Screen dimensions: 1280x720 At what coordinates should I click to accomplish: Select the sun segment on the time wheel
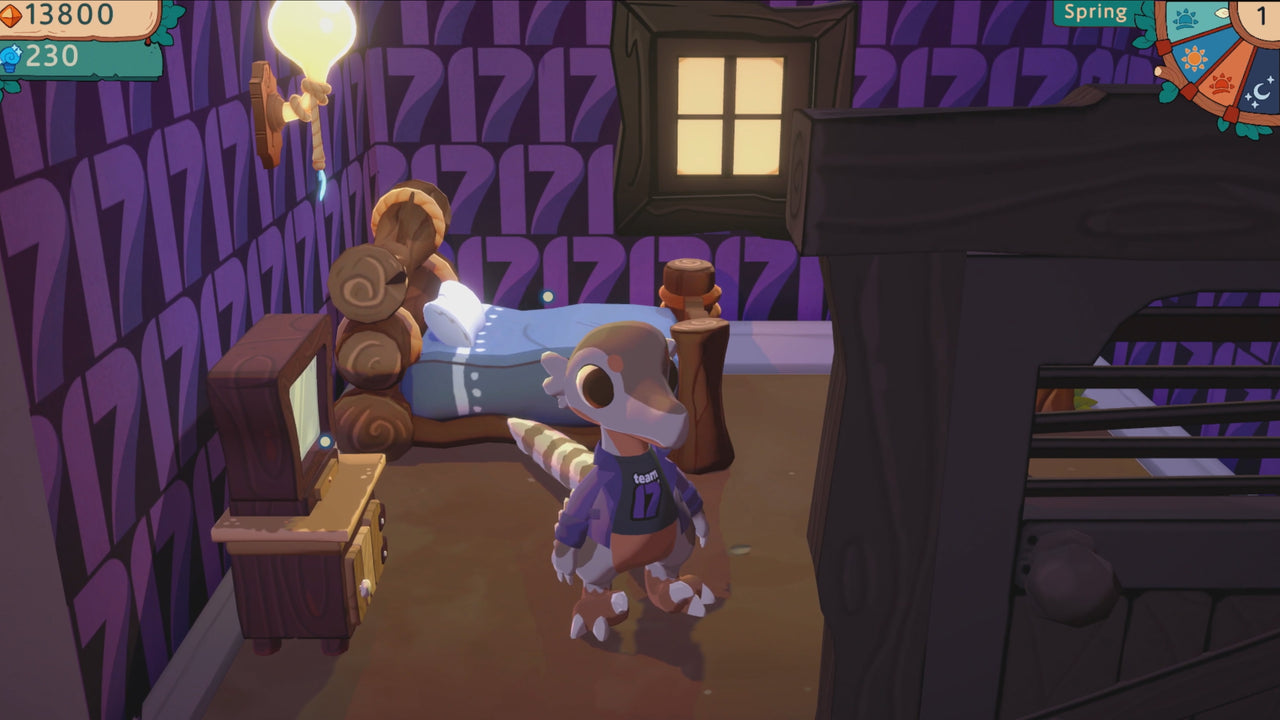coord(1194,57)
